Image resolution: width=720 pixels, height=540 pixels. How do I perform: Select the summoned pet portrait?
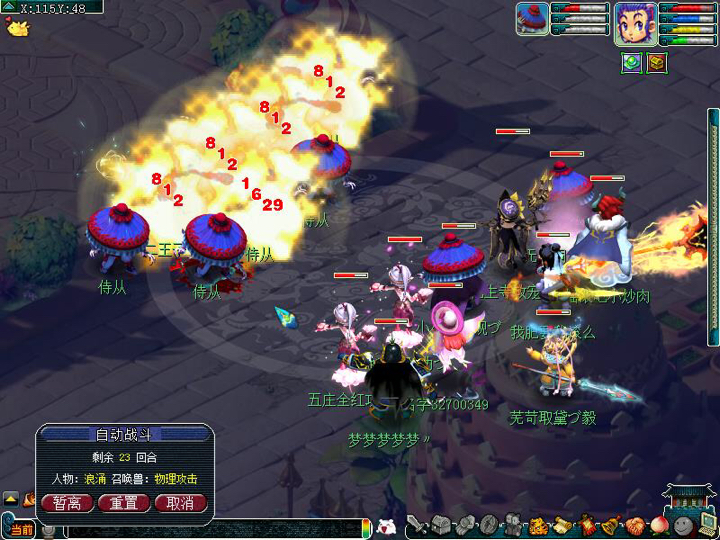click(x=532, y=20)
